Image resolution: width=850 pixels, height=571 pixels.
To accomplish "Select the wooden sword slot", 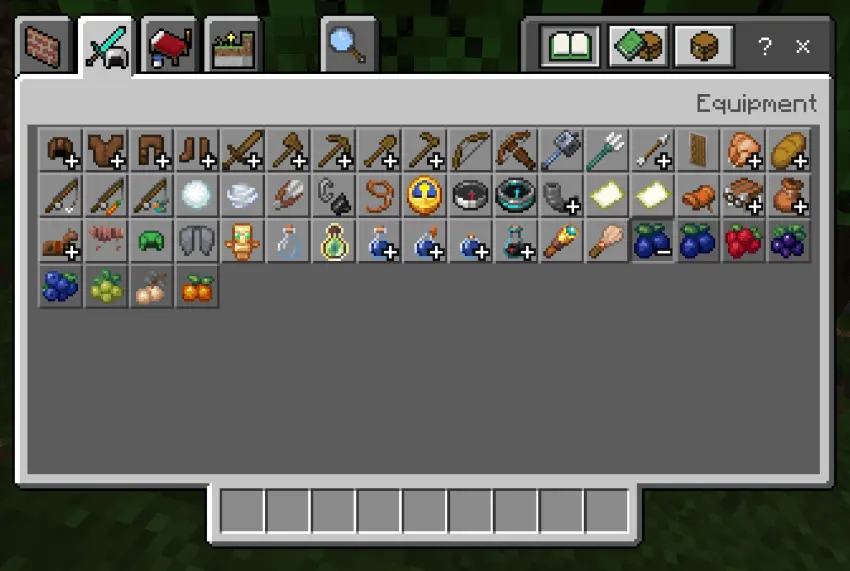I will (x=243, y=149).
